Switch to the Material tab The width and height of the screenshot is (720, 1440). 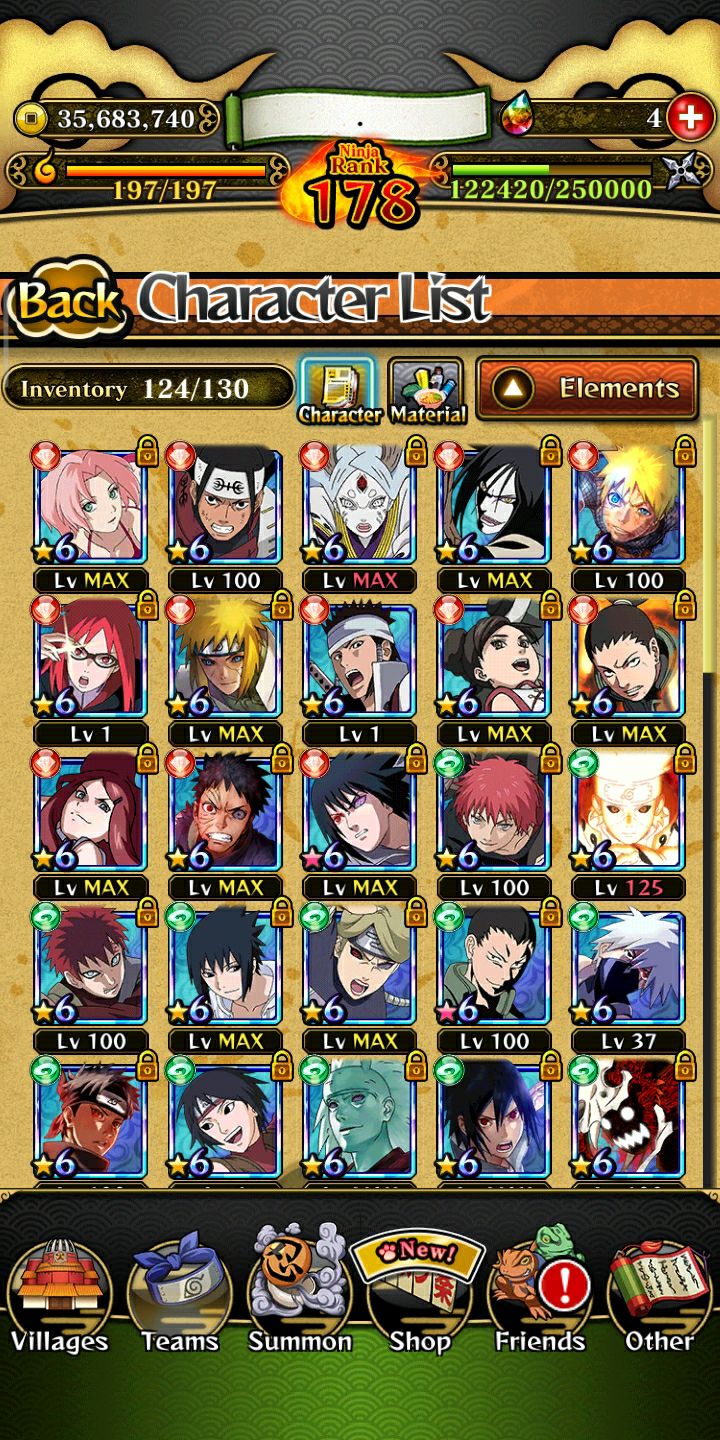[x=427, y=390]
